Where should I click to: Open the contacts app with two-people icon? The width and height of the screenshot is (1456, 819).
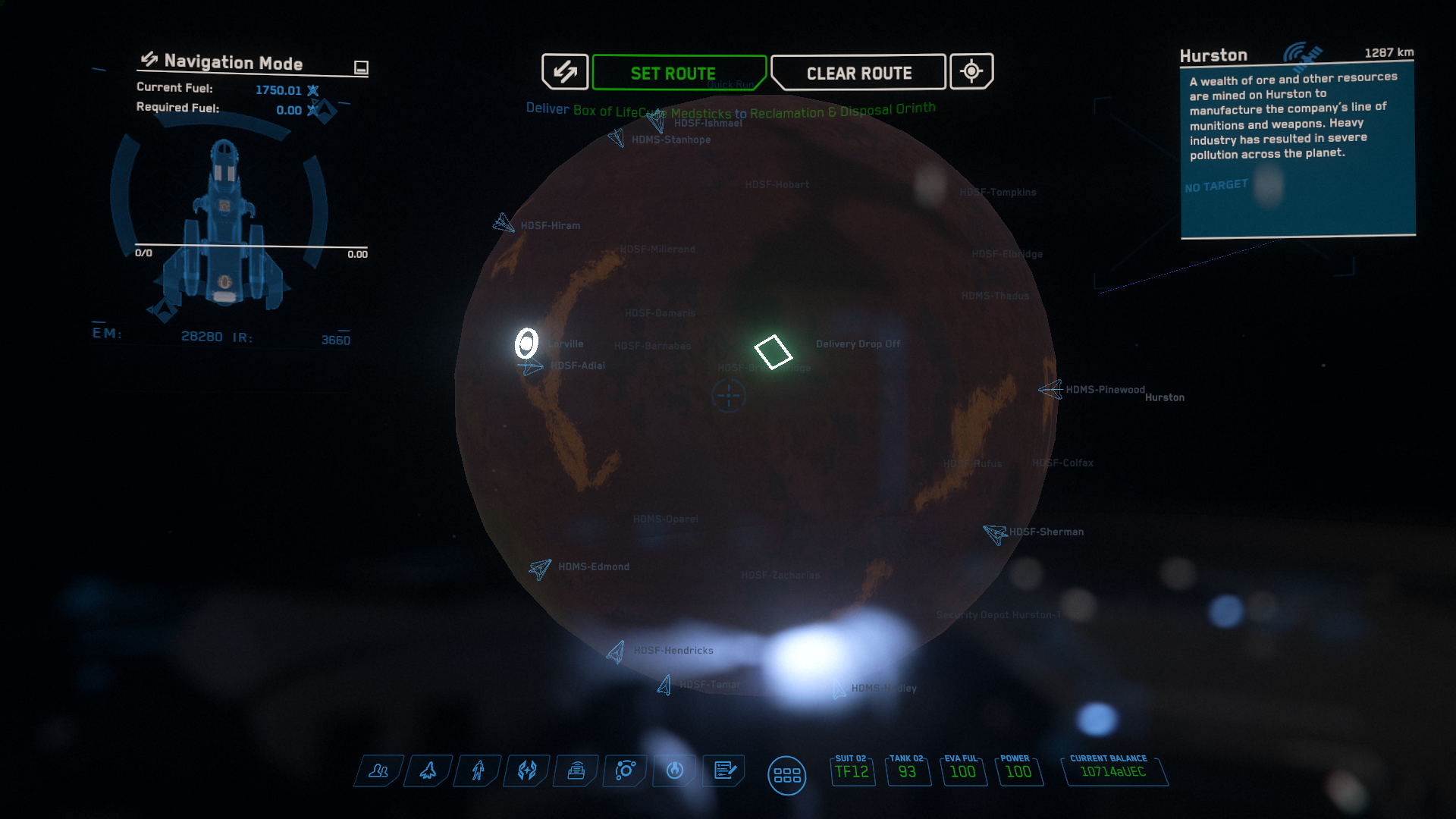click(378, 771)
